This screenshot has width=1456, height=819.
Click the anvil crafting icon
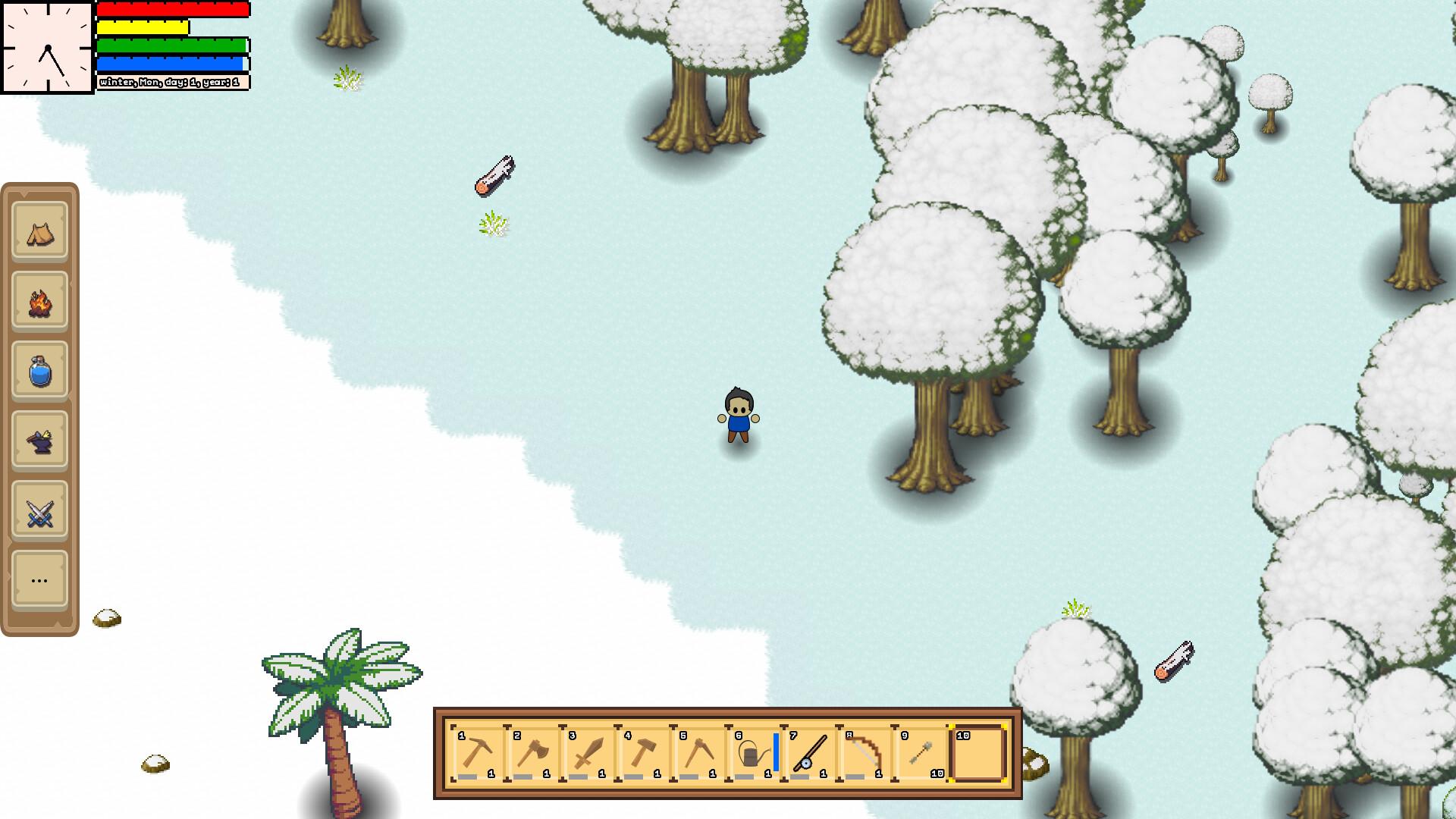(39, 441)
